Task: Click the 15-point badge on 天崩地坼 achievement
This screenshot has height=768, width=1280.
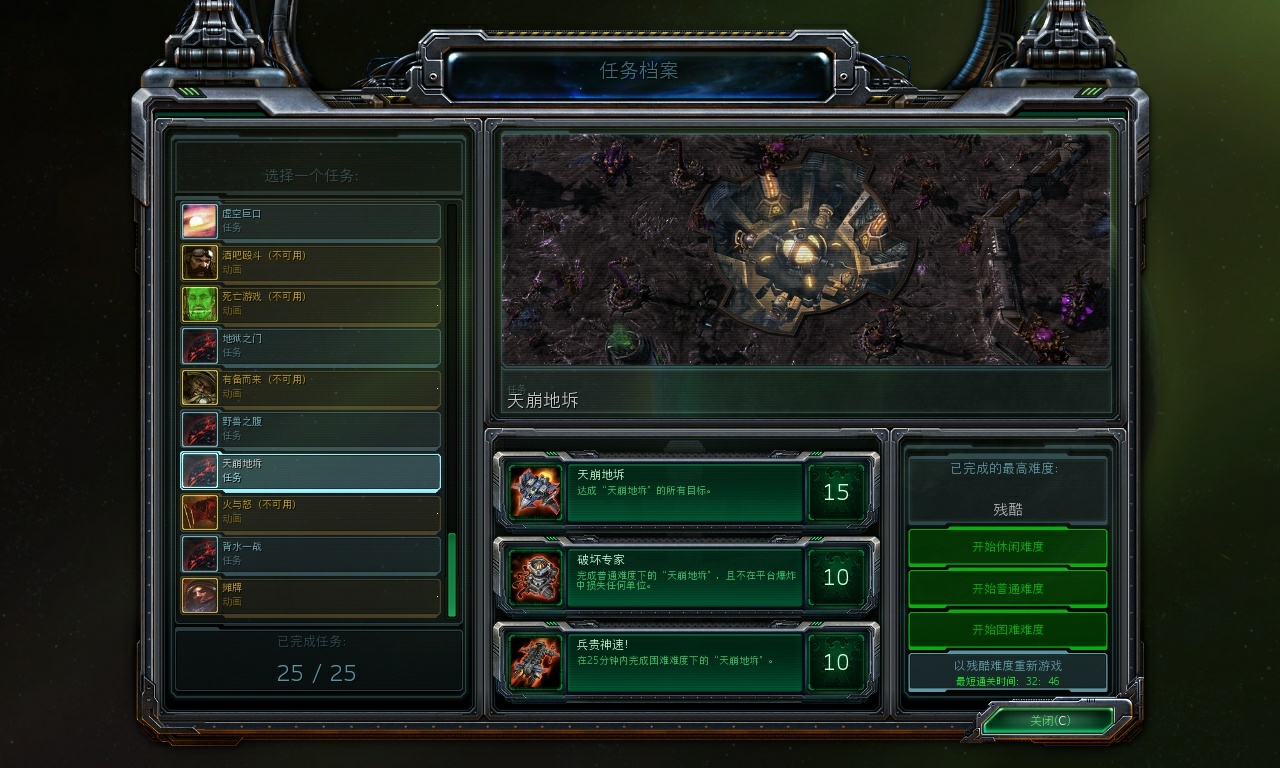Action: coord(837,492)
